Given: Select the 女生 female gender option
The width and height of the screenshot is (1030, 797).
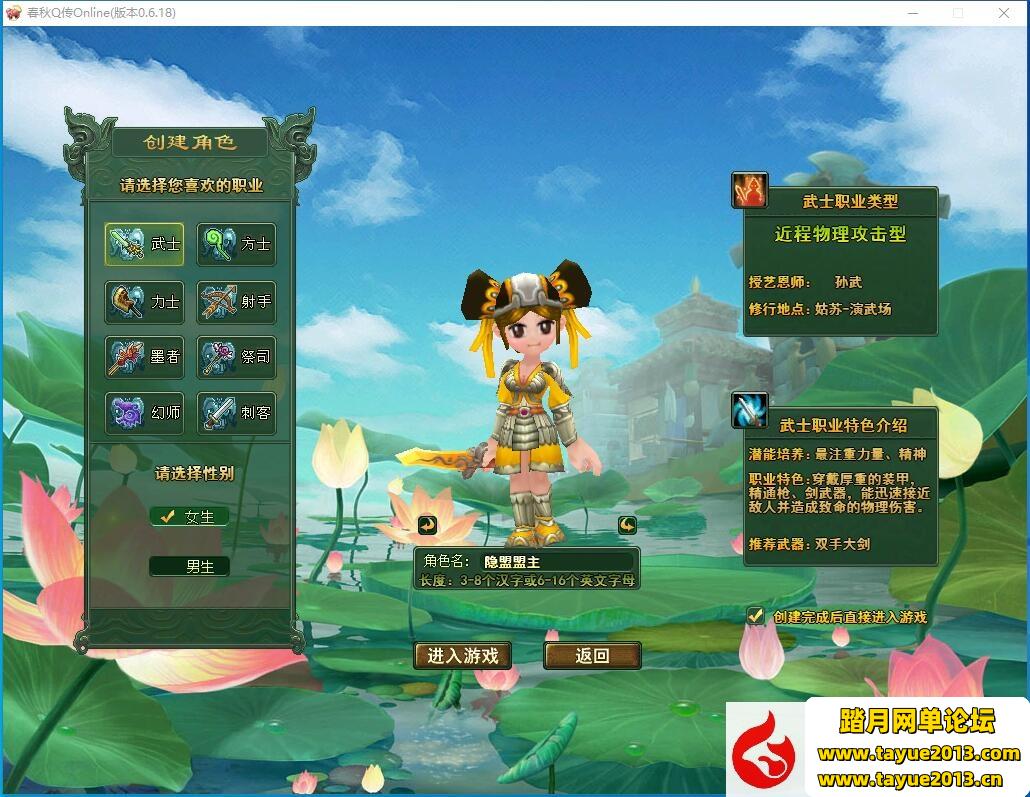Looking at the screenshot, I should click(x=190, y=517).
